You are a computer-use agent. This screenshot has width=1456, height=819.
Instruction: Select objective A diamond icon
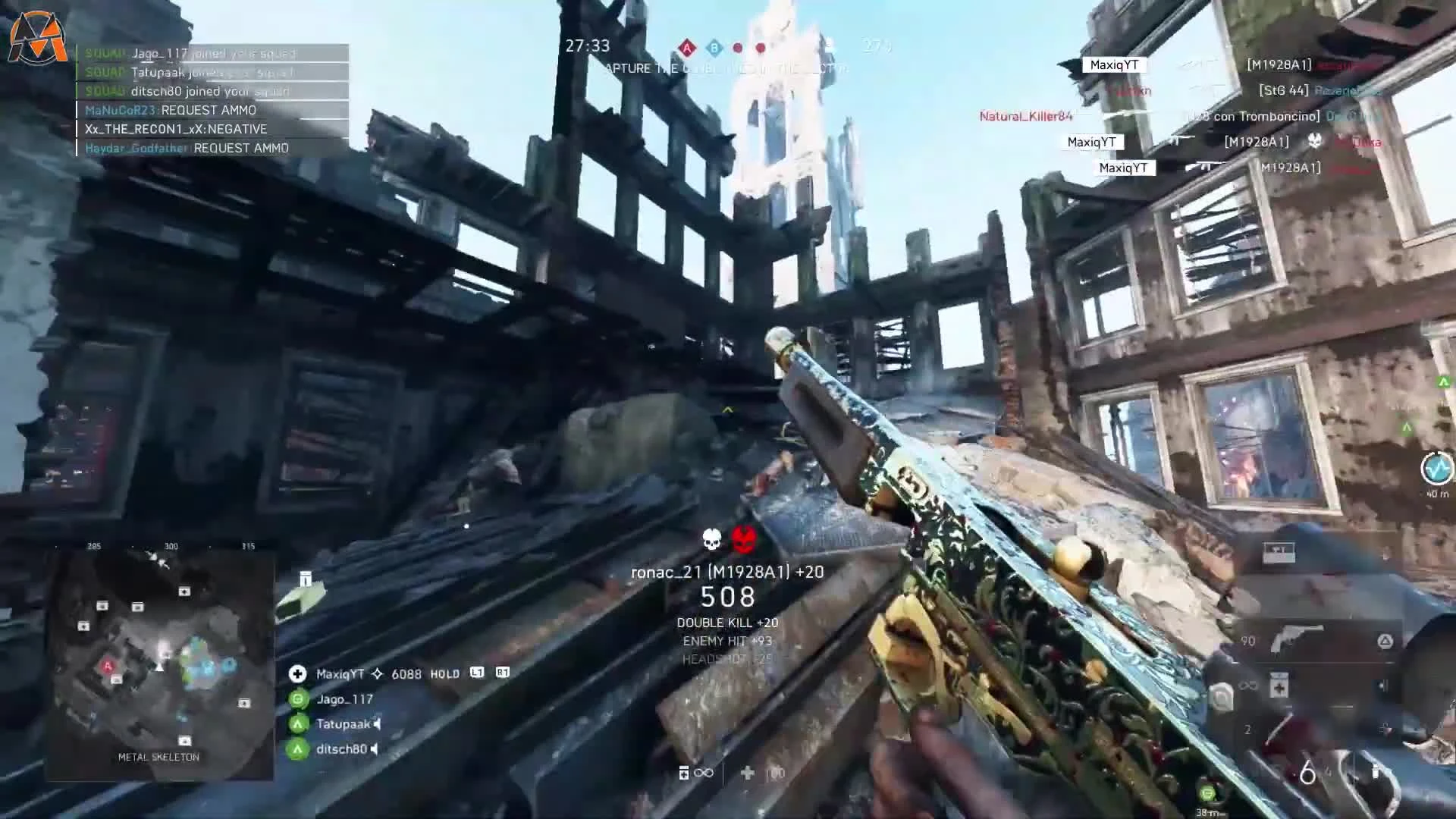[688, 47]
